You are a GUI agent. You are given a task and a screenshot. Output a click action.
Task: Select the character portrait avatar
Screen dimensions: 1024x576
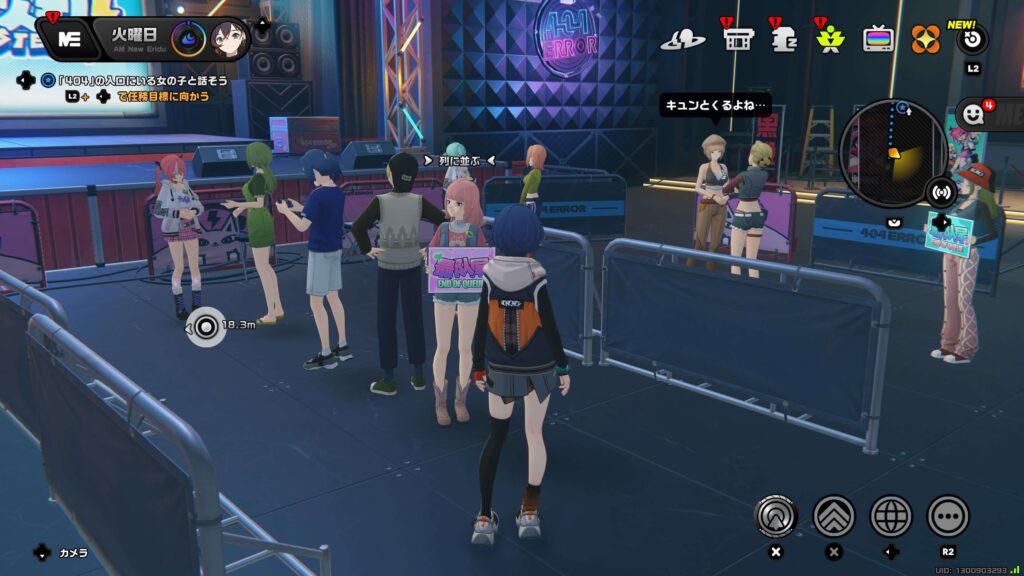229,39
